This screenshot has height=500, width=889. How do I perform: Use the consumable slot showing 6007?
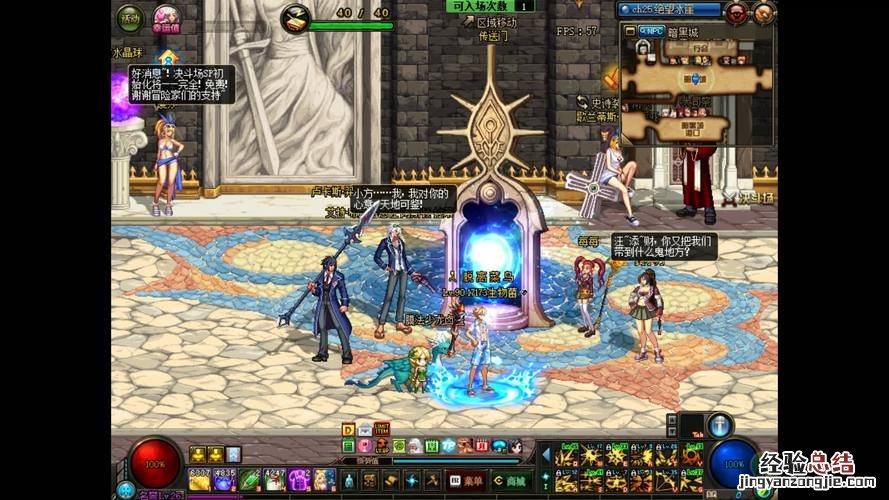tap(199, 479)
